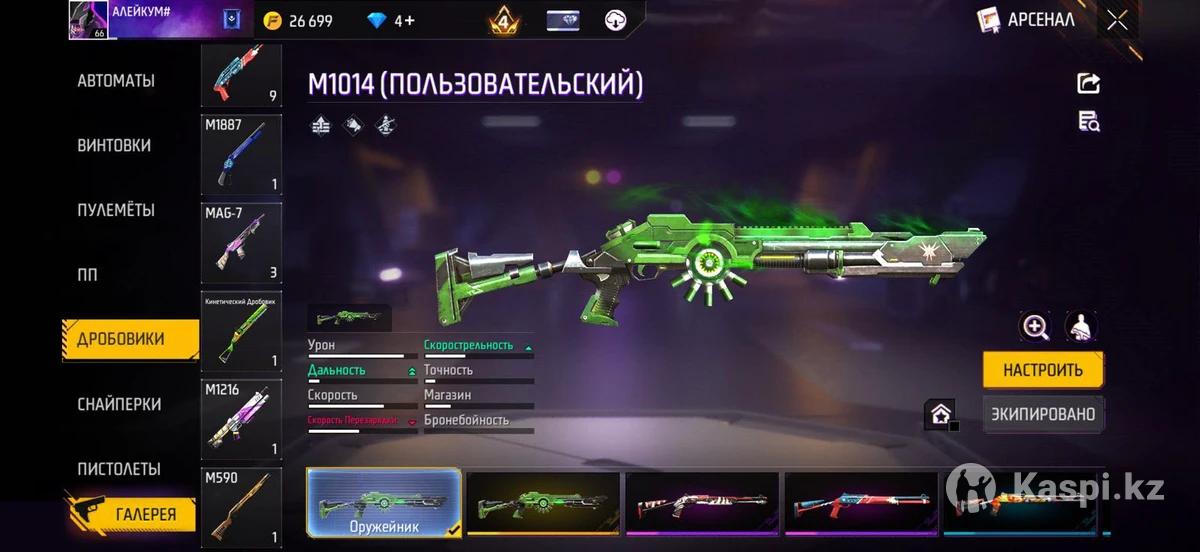Select the MAG-7 shotgun slot
This screenshot has width=1200, height=552.
coord(241,243)
